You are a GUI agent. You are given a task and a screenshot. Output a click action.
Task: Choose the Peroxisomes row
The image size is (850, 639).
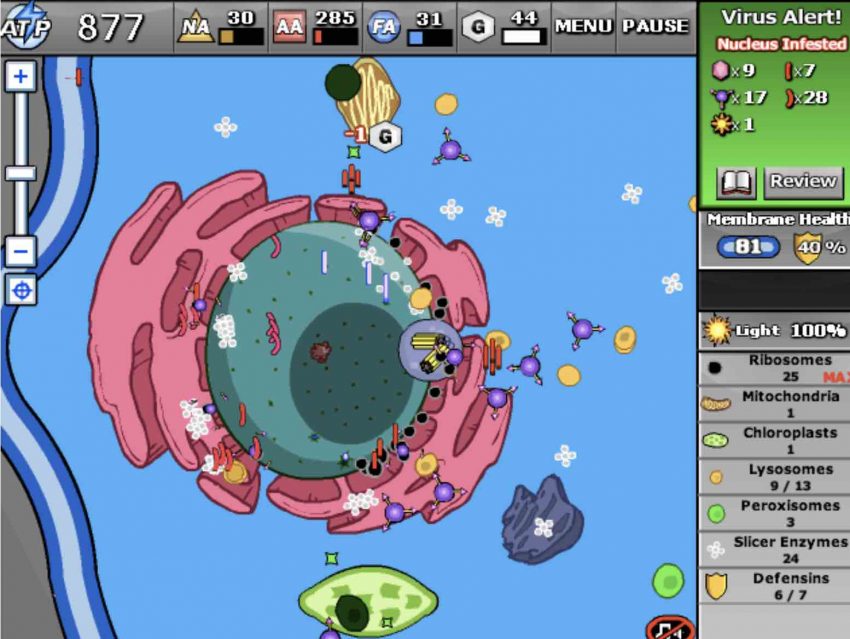pyautogui.click(x=775, y=513)
